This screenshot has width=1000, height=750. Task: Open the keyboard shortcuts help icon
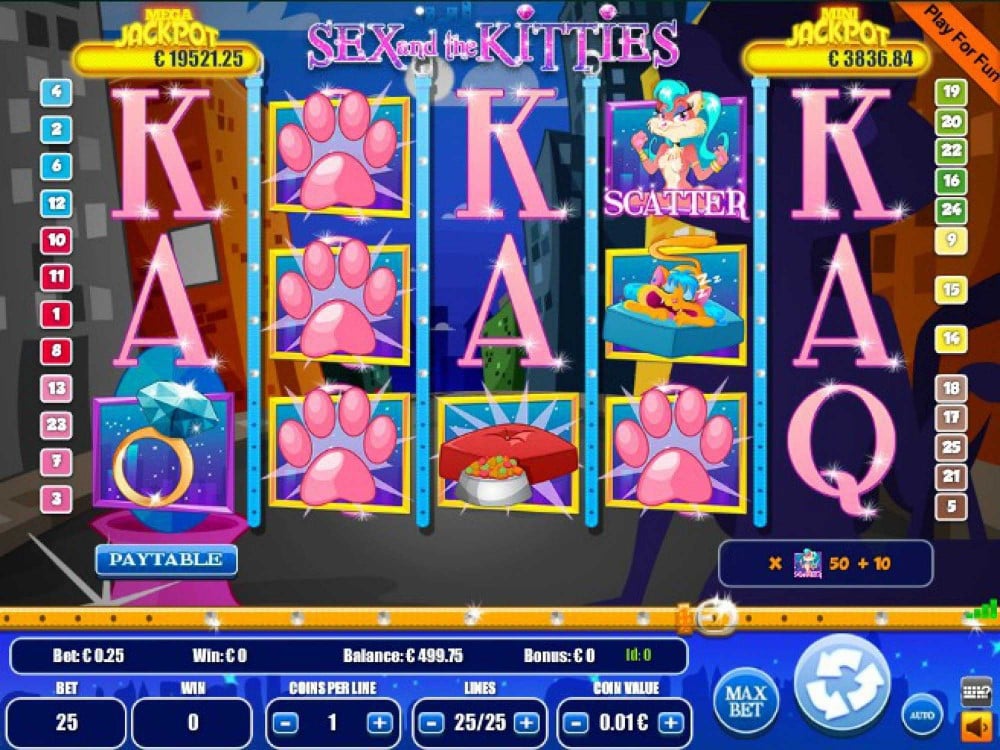(975, 691)
